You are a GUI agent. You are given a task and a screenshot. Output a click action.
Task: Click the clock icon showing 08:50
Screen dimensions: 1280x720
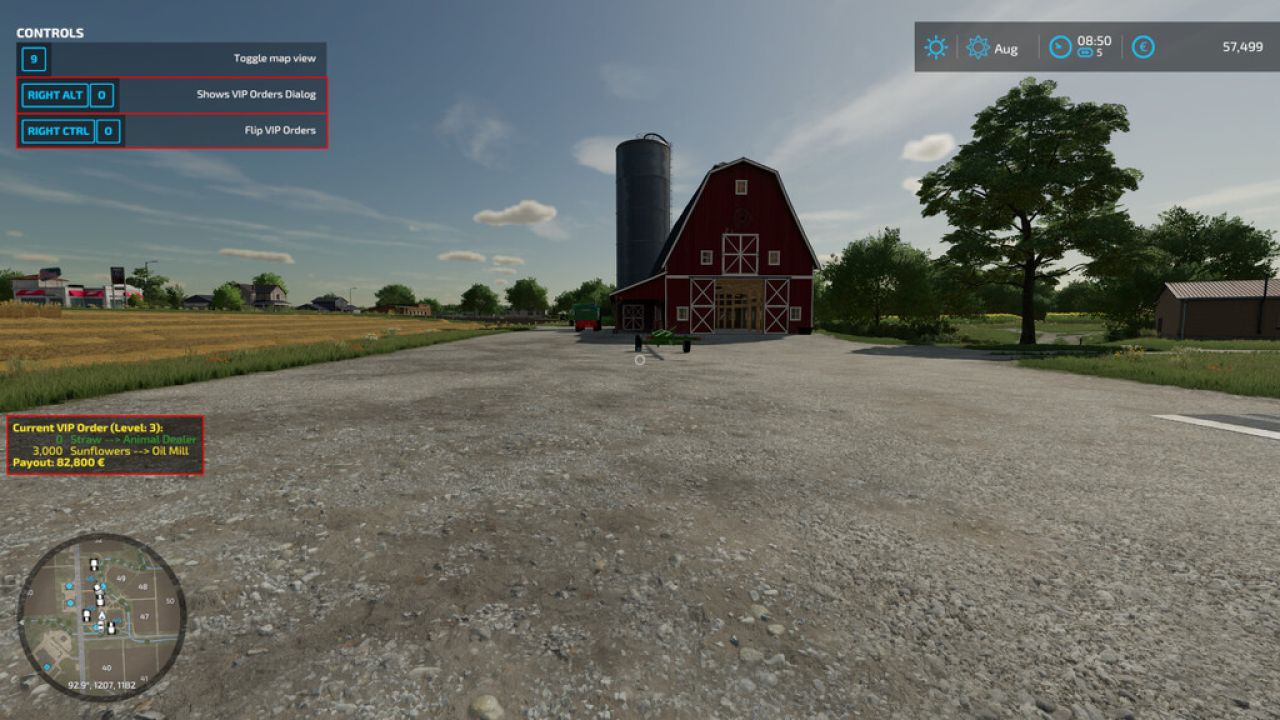pos(1059,47)
